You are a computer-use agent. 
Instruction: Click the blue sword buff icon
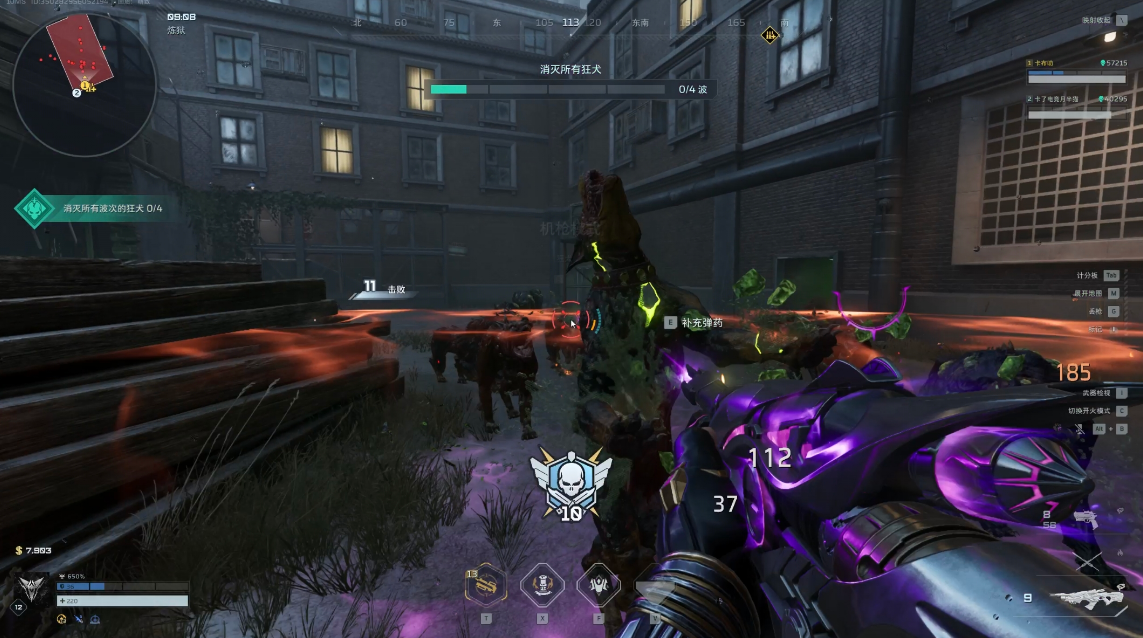78,620
